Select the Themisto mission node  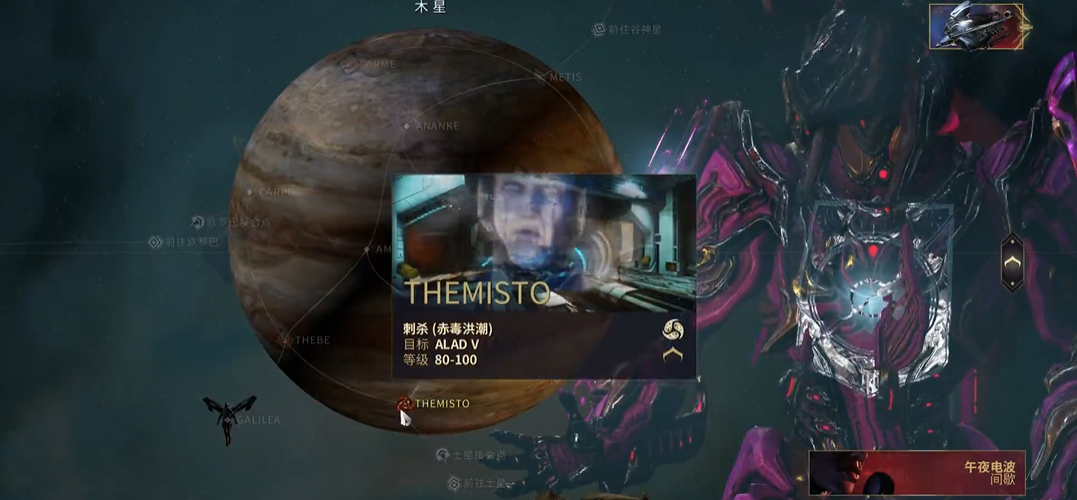click(404, 404)
